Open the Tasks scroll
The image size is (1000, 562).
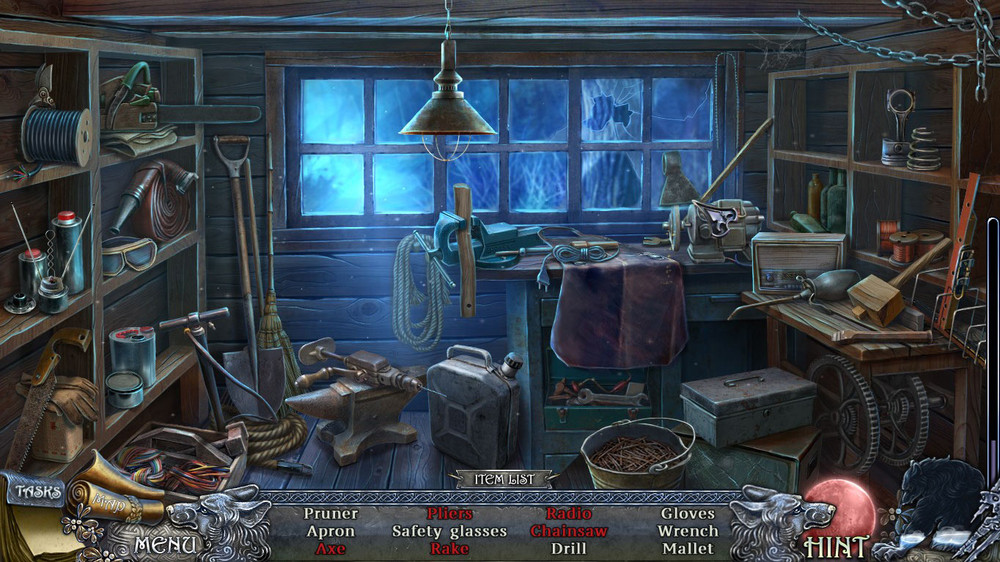(37, 492)
